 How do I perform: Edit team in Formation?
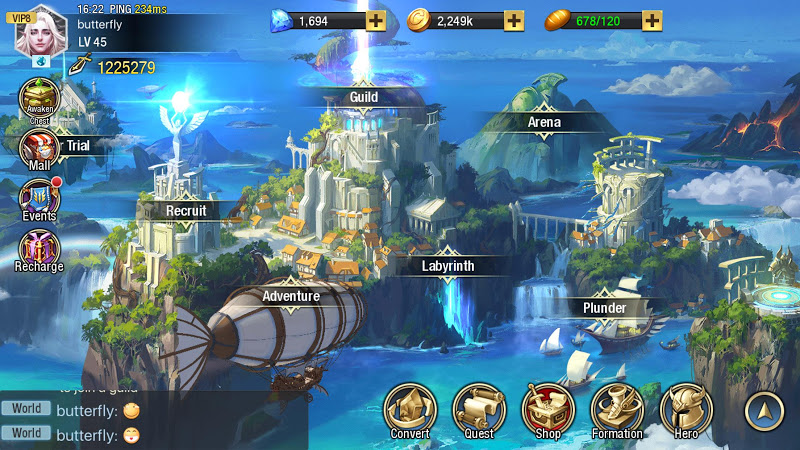pyautogui.click(x=617, y=410)
